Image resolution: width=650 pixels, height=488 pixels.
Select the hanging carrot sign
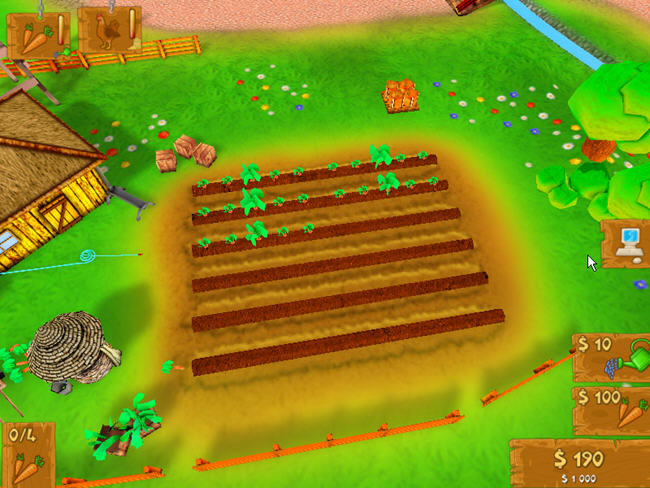coord(37,32)
